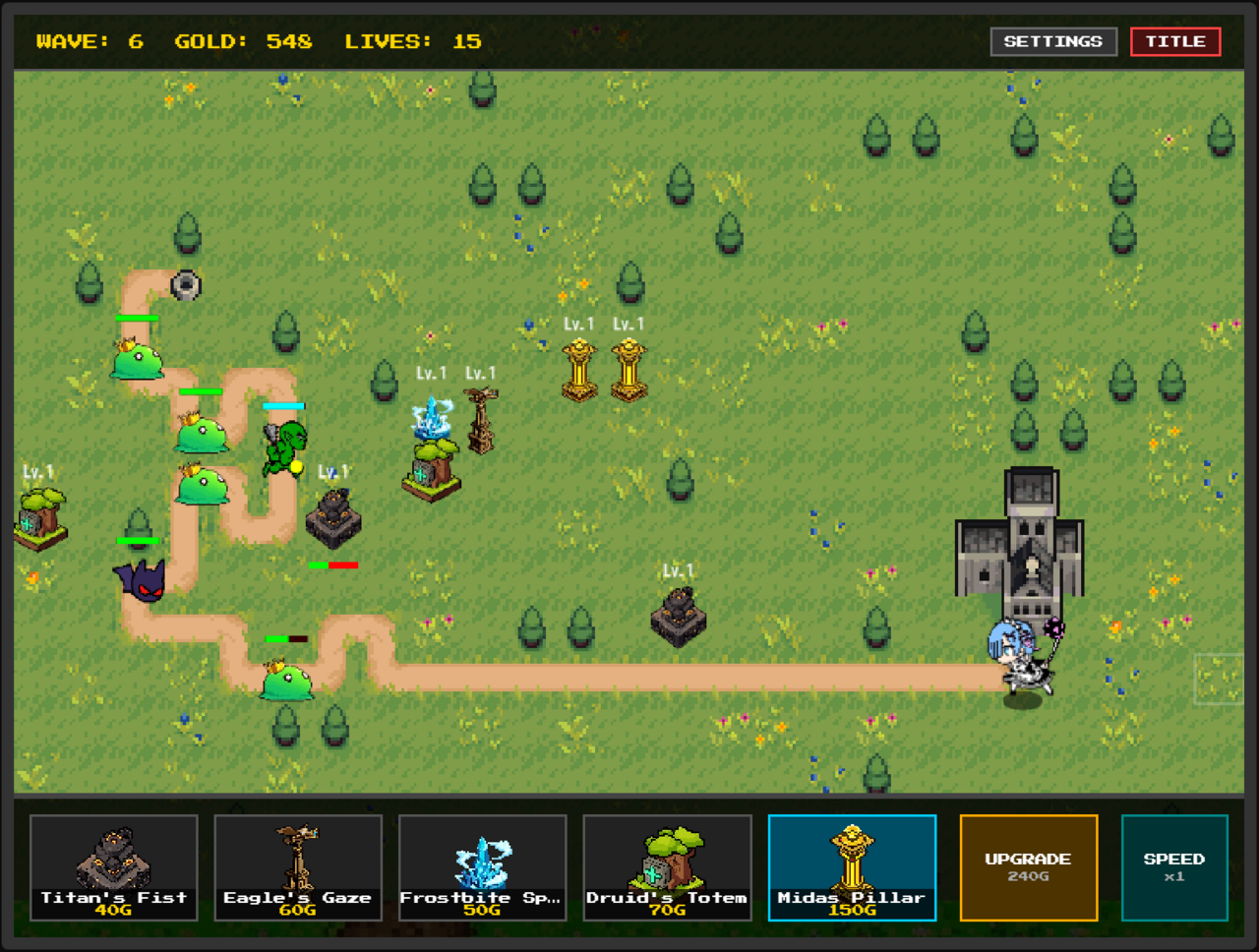Click the Upgrade 240G button
The height and width of the screenshot is (952, 1259).
pos(1028,867)
